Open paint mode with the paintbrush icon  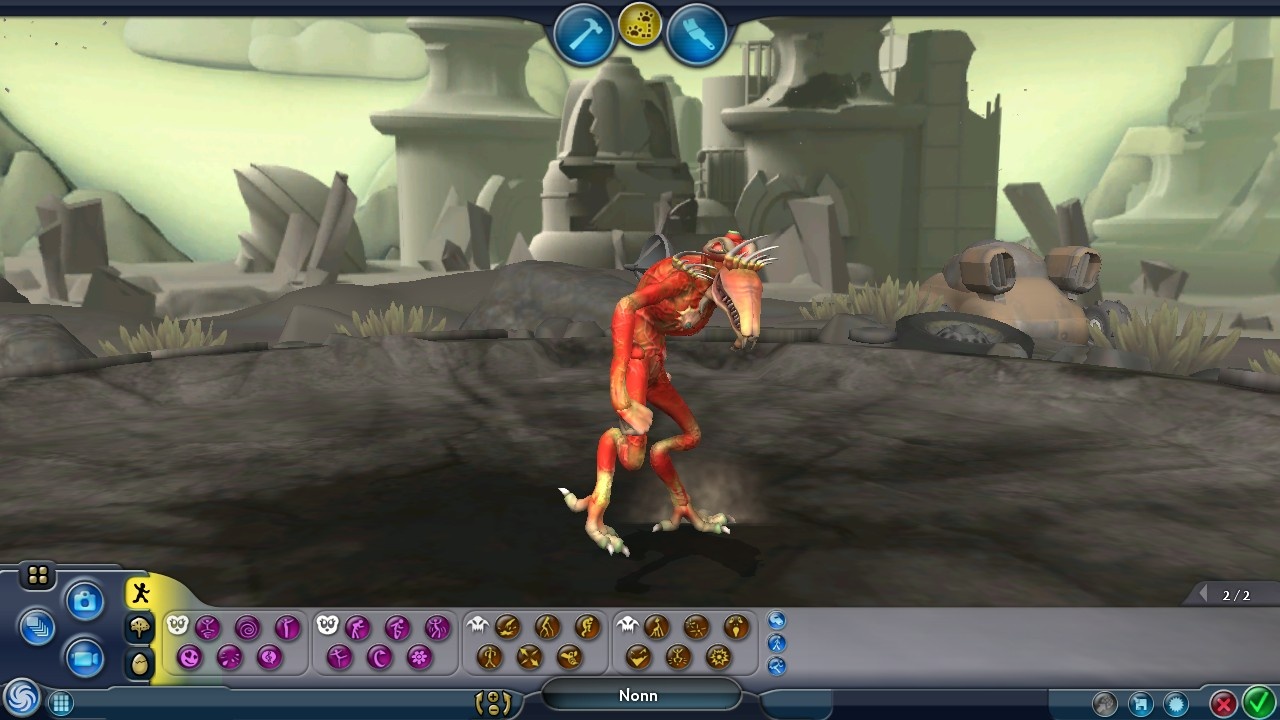(696, 34)
